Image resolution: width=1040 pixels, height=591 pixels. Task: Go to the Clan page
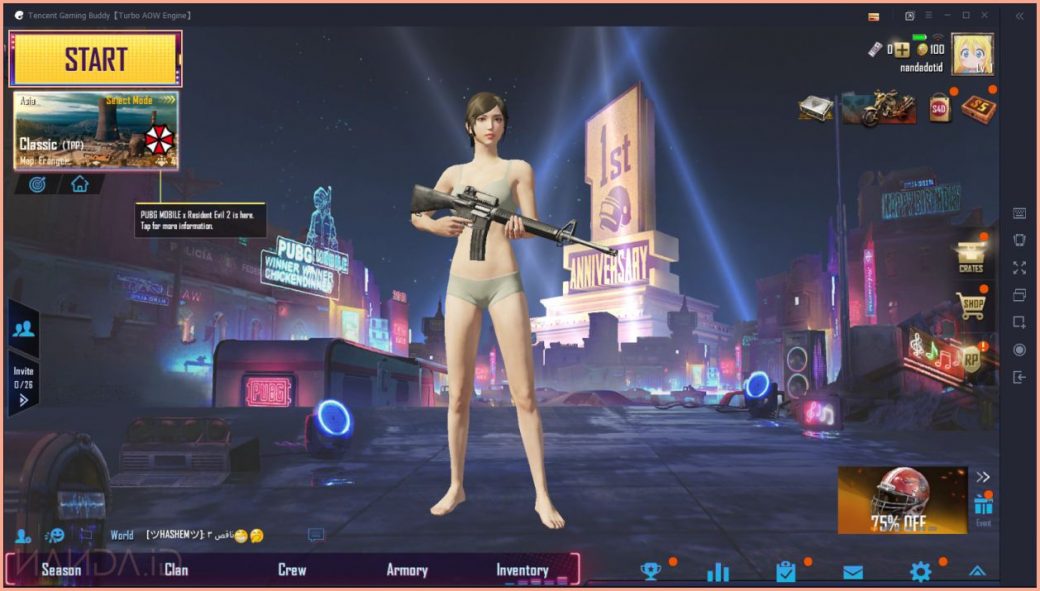[x=176, y=570]
